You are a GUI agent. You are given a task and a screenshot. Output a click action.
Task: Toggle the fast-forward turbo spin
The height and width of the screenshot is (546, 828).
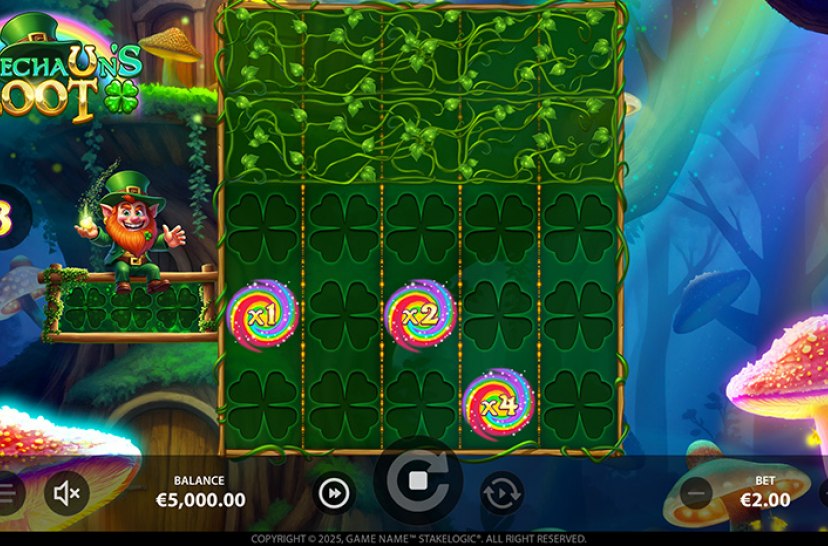click(336, 492)
